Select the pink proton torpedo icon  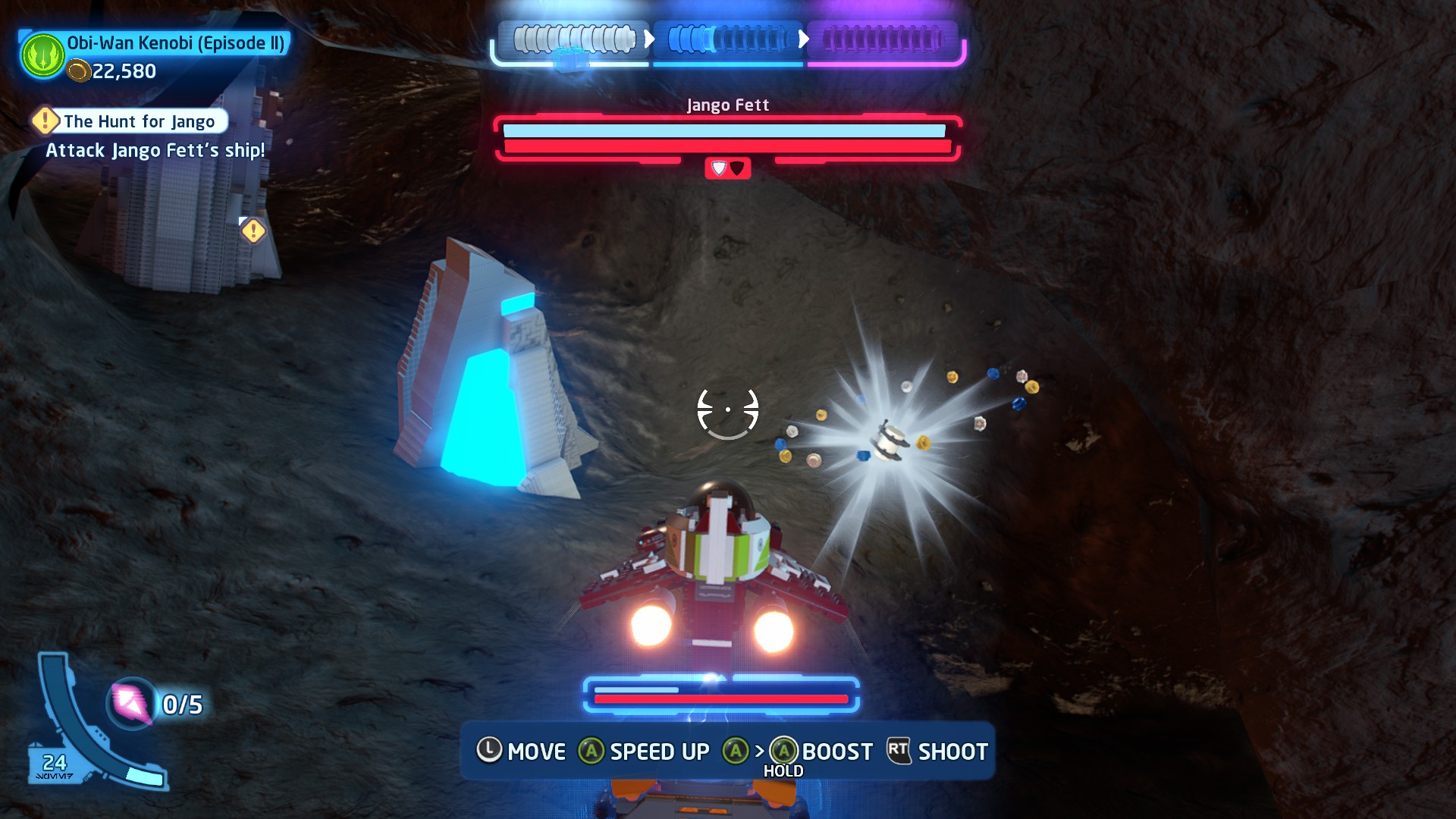(x=131, y=703)
